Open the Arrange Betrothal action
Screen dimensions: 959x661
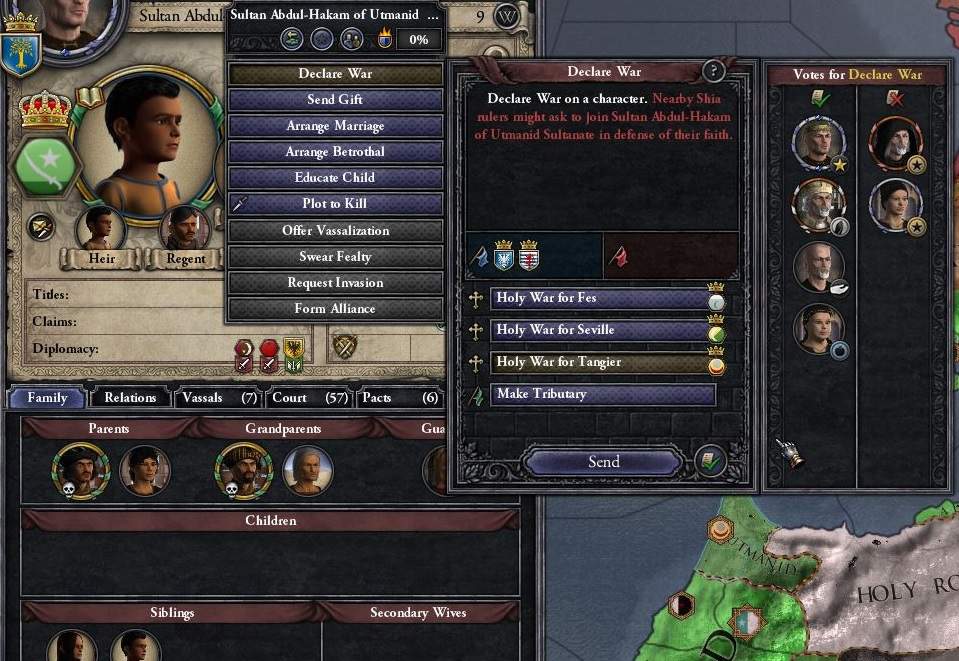(335, 152)
